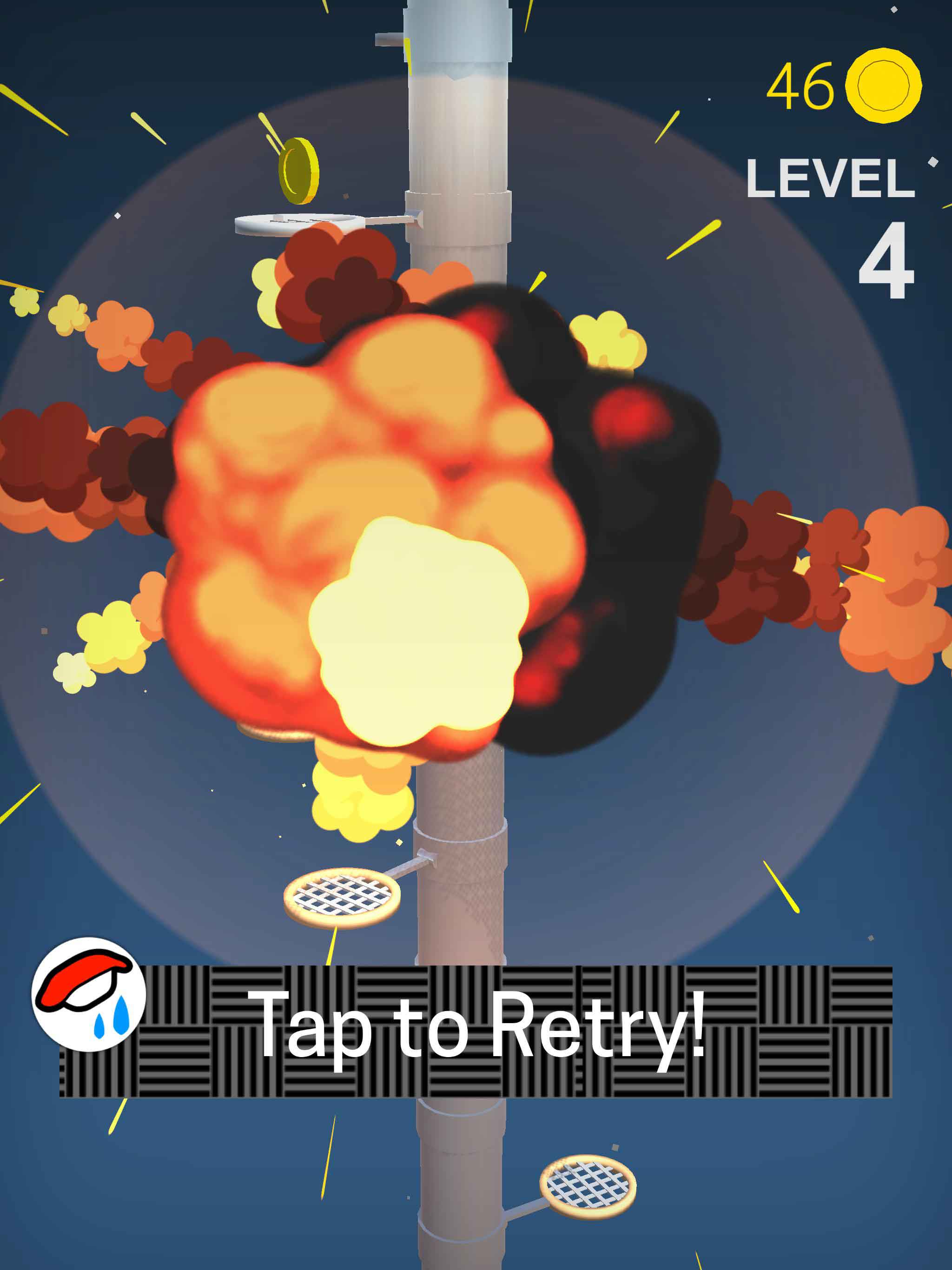Click the crying sushi icon
Viewport: 952px width, 1270px height.
tap(88, 994)
